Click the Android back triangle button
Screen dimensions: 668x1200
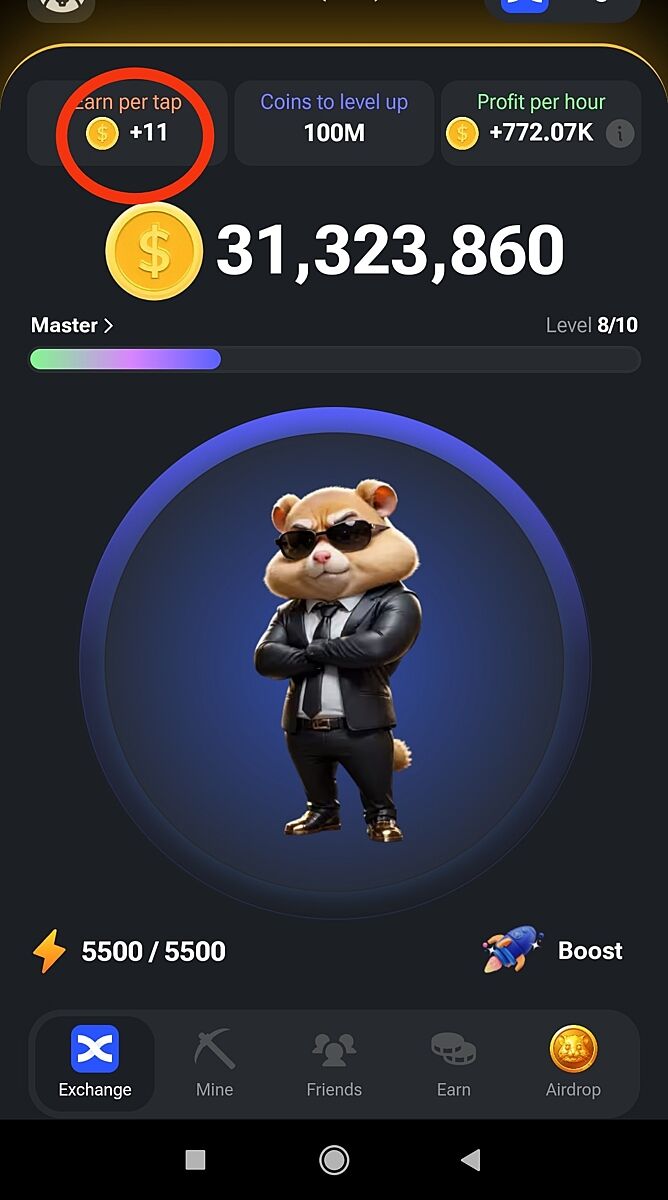[470, 1159]
